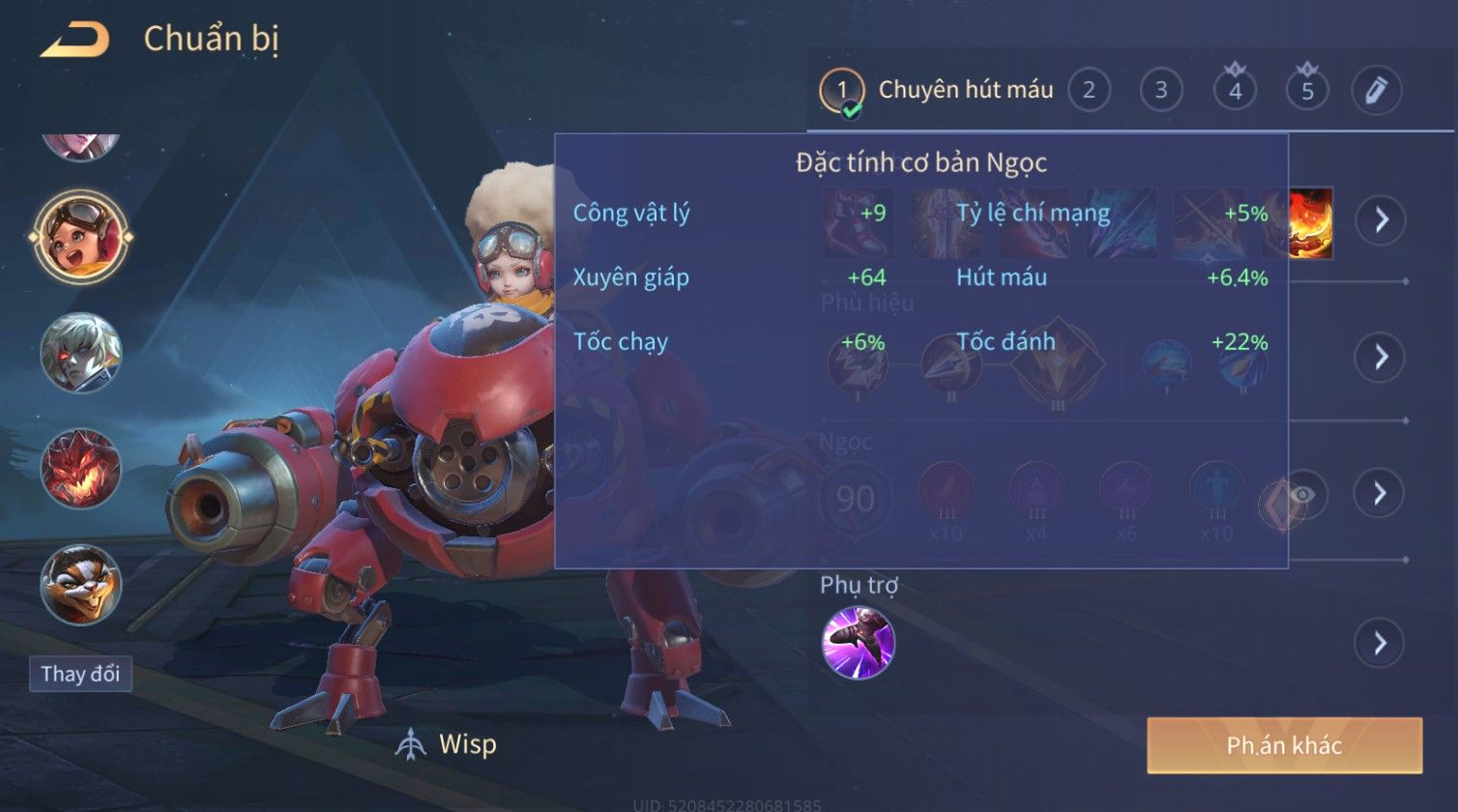This screenshot has height=812, width=1458.
Task: Change hero with Thay đổi button
Action: coord(80,674)
